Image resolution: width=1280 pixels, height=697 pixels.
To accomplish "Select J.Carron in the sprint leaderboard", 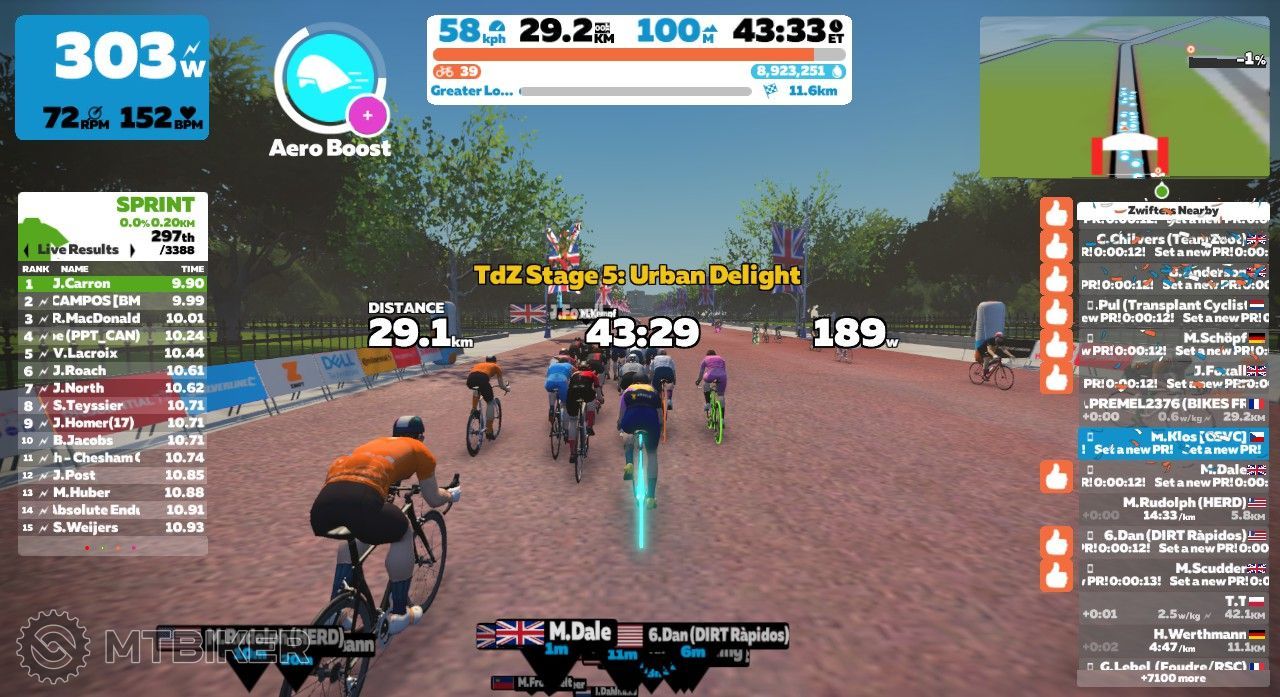I will click(x=113, y=283).
